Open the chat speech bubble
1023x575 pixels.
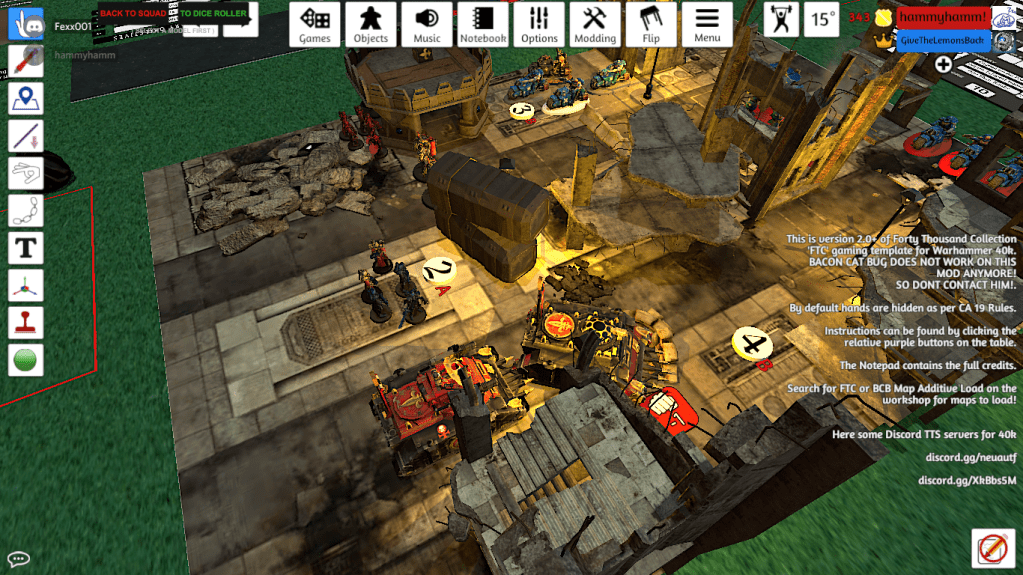pyautogui.click(x=18, y=558)
